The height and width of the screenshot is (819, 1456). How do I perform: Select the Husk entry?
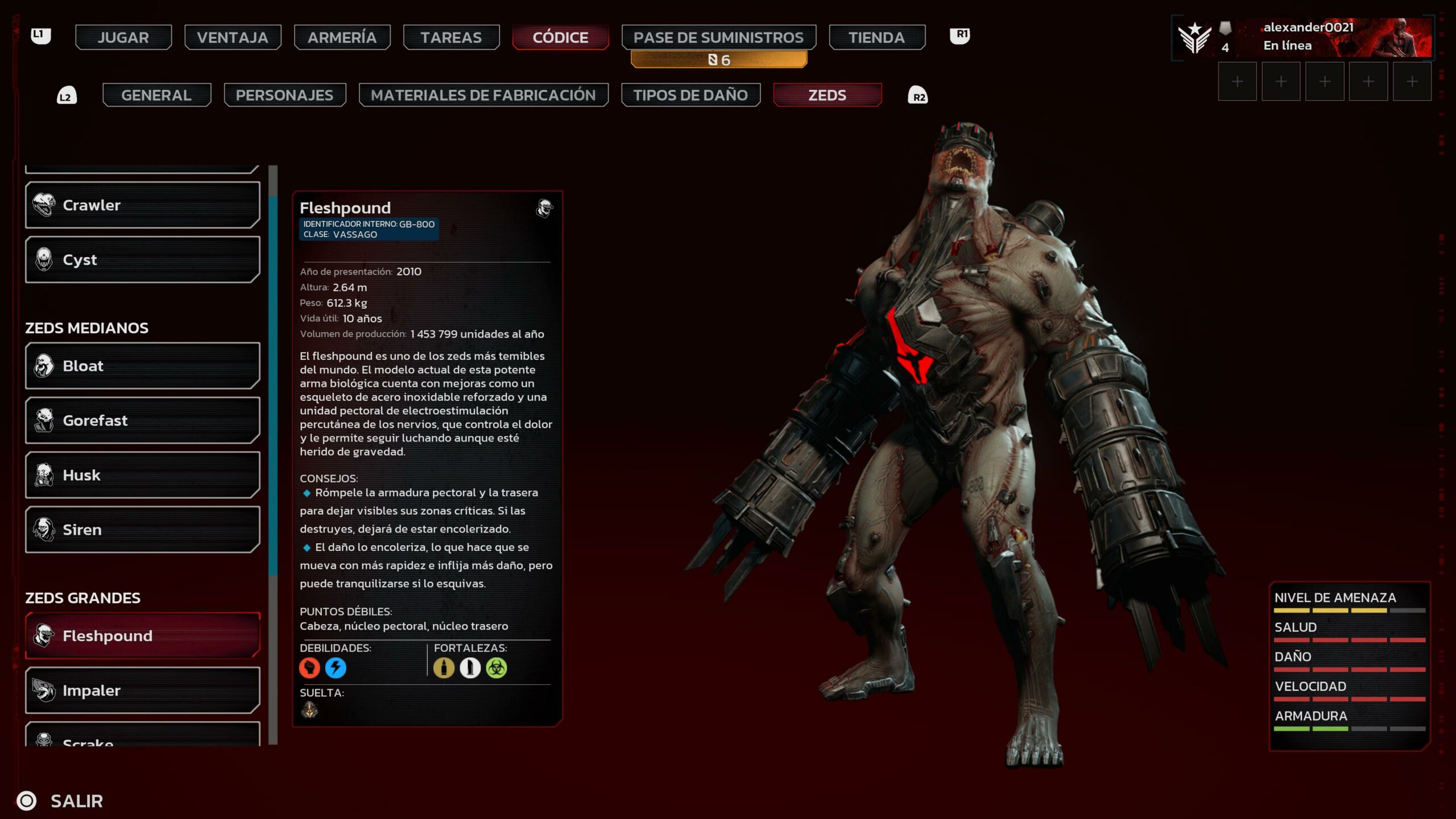[142, 475]
